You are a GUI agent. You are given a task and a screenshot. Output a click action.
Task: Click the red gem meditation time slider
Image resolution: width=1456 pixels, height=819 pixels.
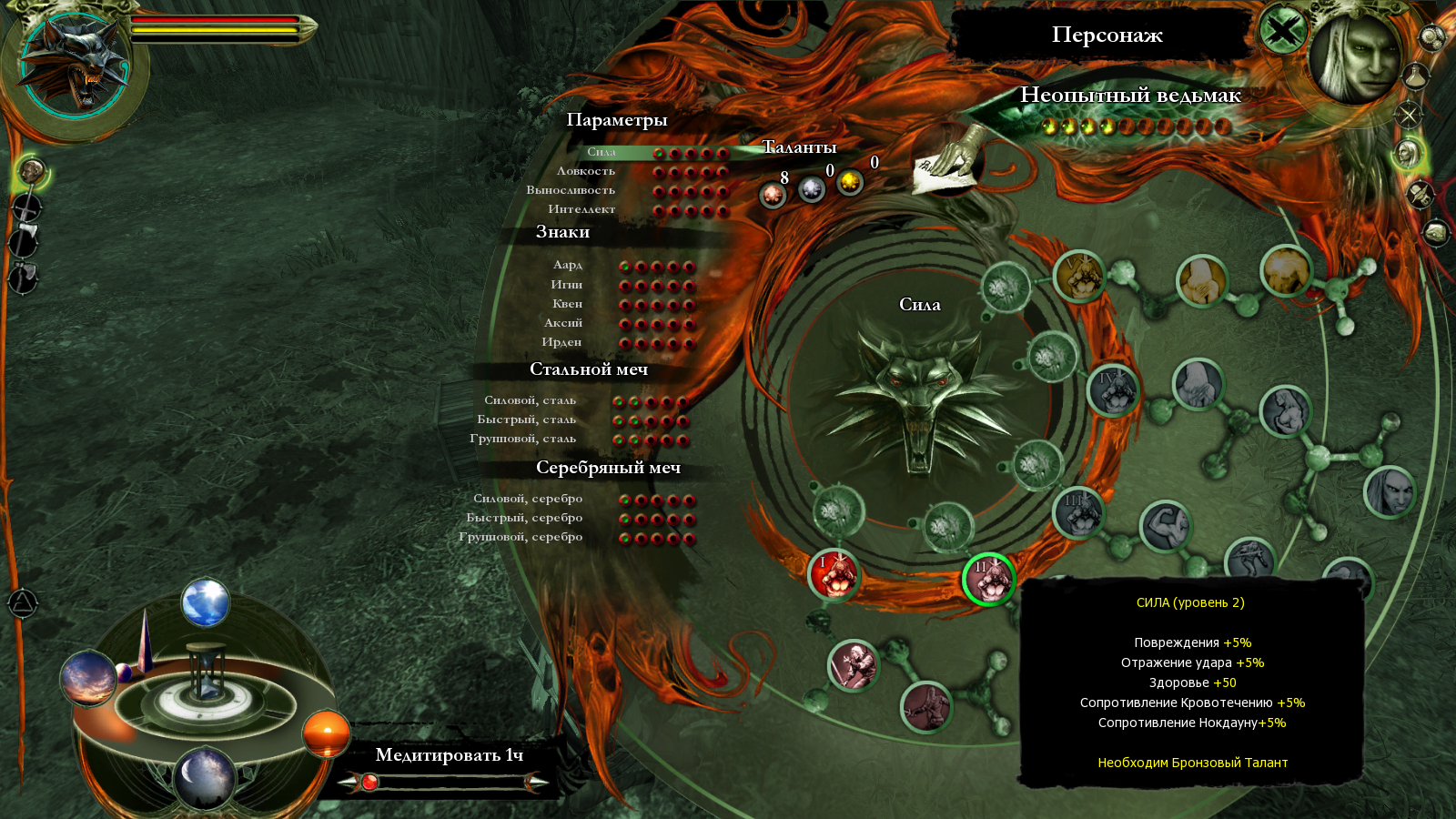(x=369, y=782)
